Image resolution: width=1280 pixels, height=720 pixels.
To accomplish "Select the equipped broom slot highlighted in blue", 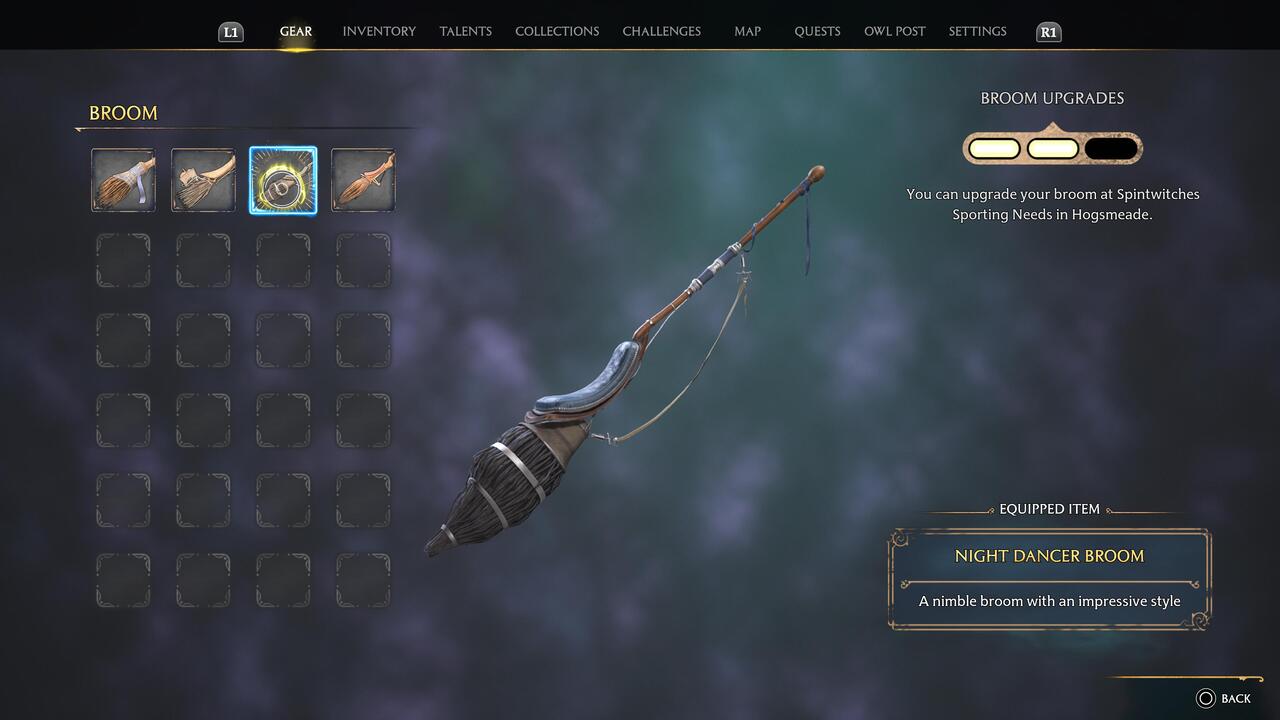I will tap(283, 180).
